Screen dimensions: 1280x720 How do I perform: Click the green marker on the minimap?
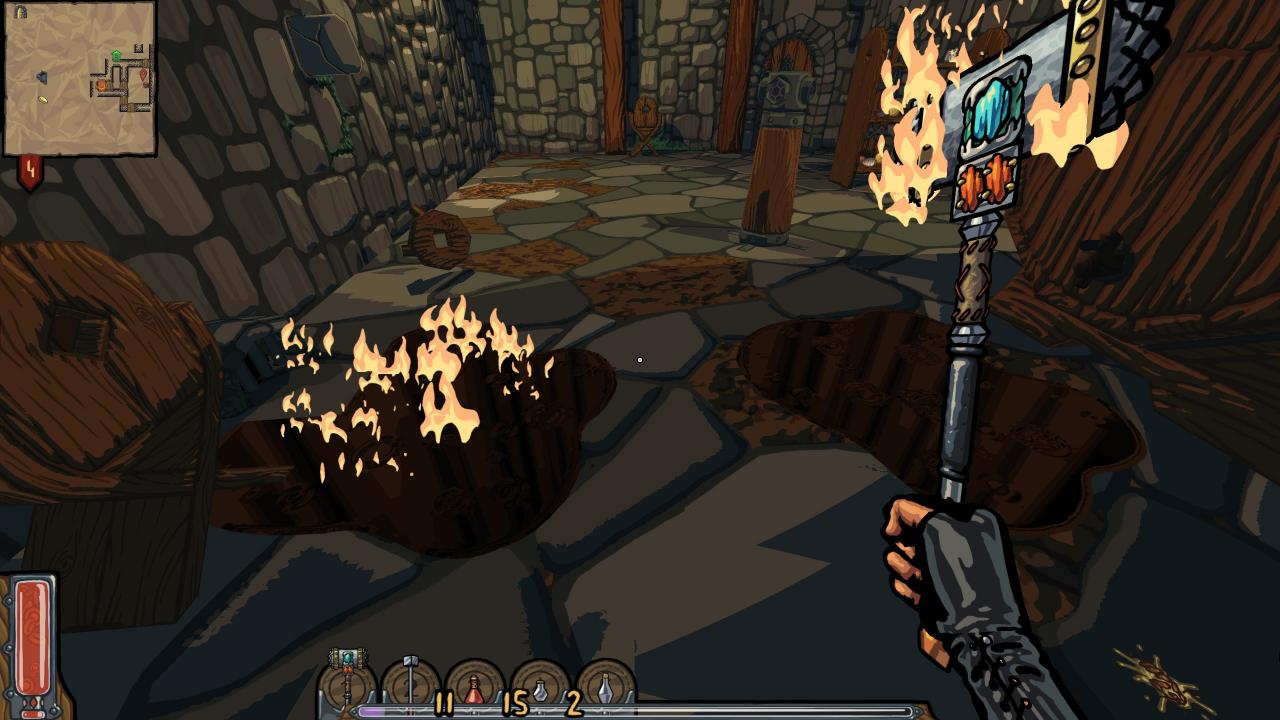pyautogui.click(x=116, y=55)
